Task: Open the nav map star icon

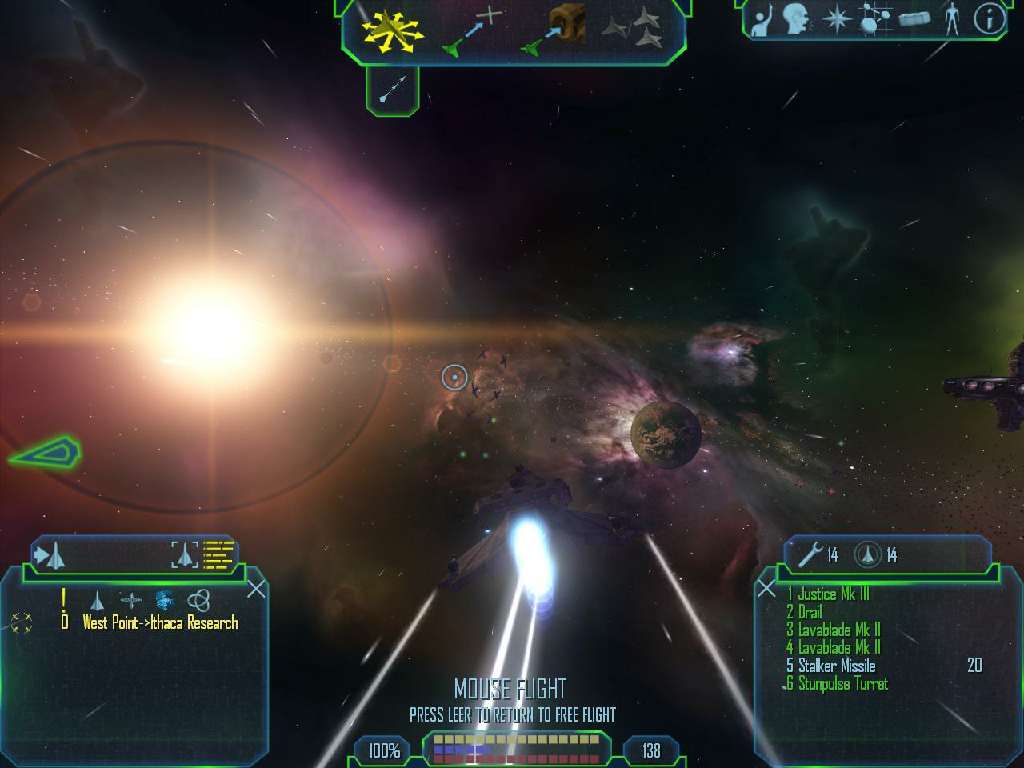Action: tap(837, 18)
